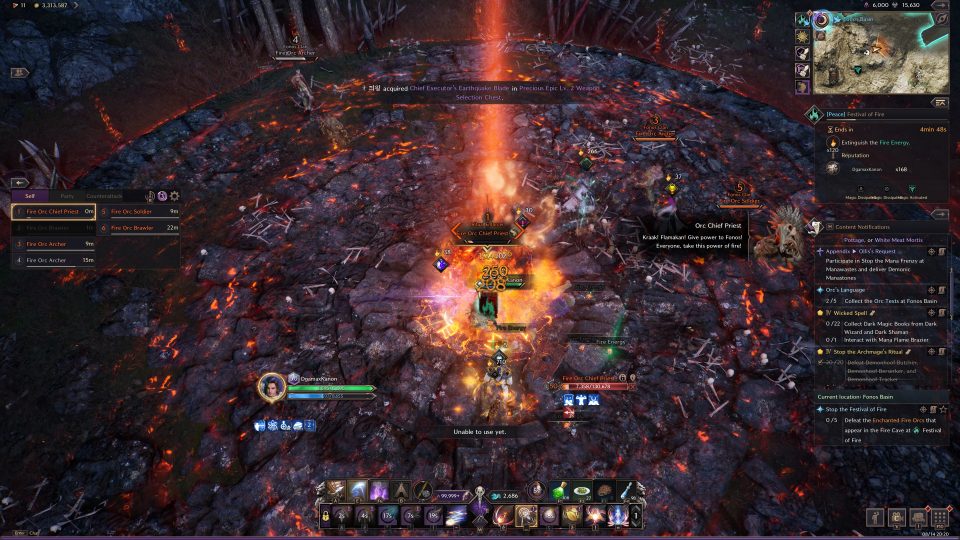Collapse the Content Notifications panel
This screenshot has width=960, height=540.
click(940, 214)
